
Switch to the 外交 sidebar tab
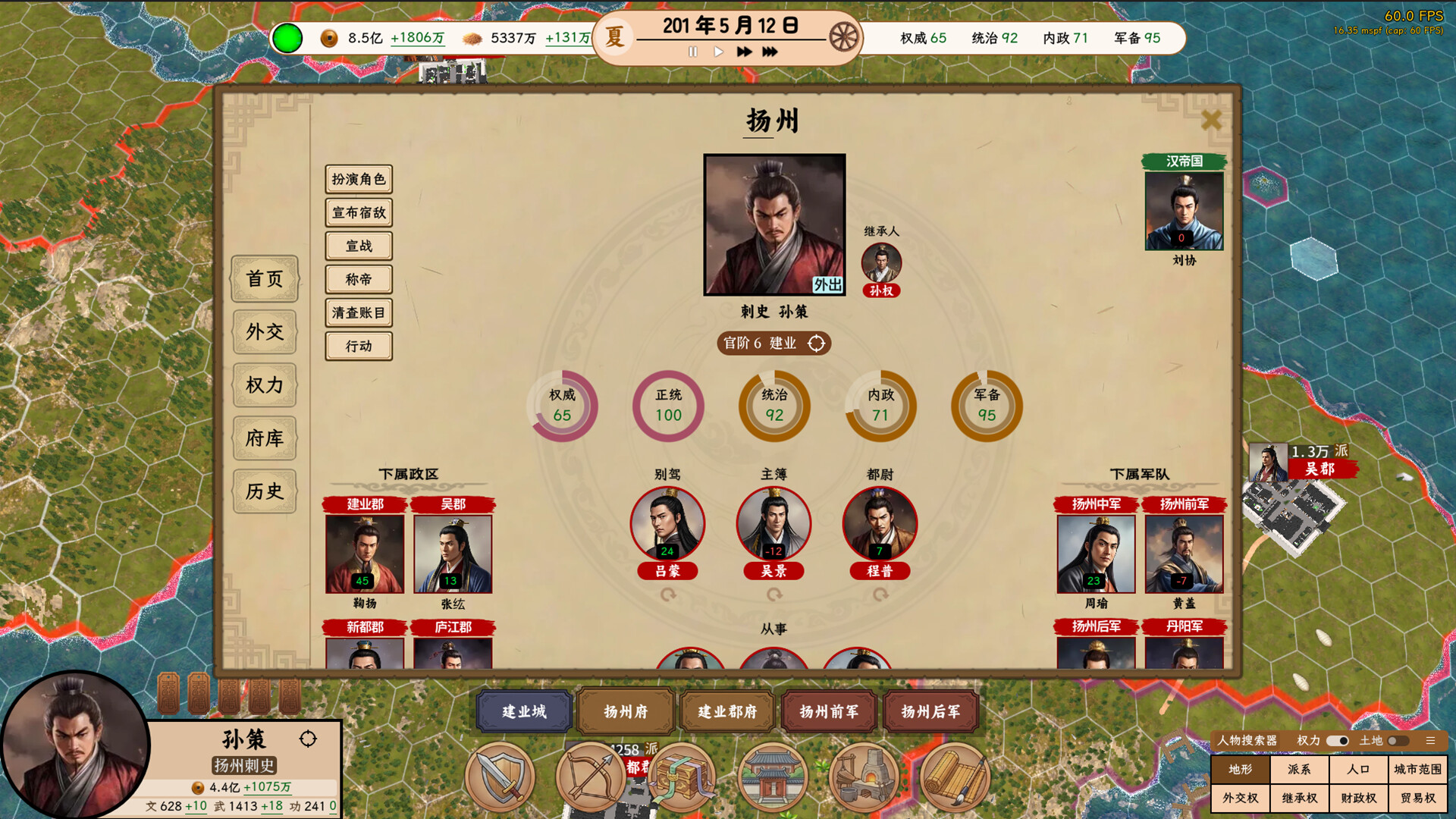(265, 332)
